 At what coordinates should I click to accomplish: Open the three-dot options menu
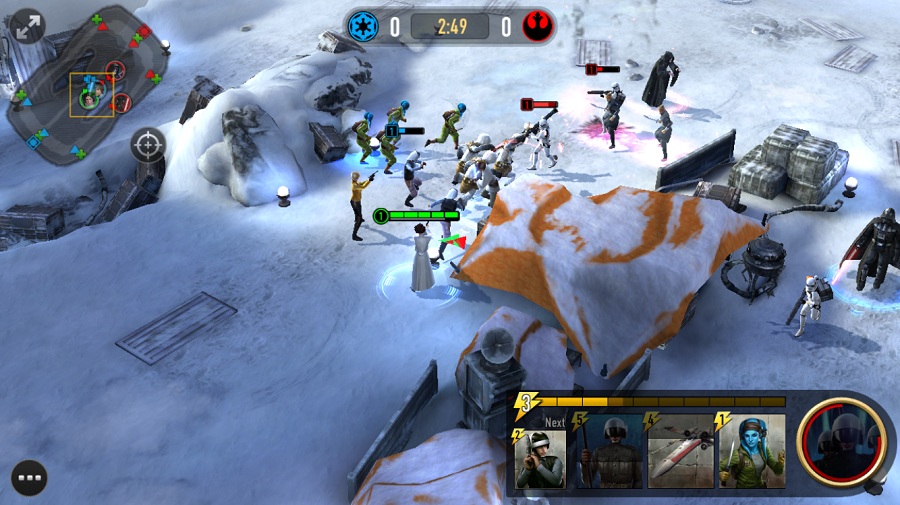coord(30,477)
